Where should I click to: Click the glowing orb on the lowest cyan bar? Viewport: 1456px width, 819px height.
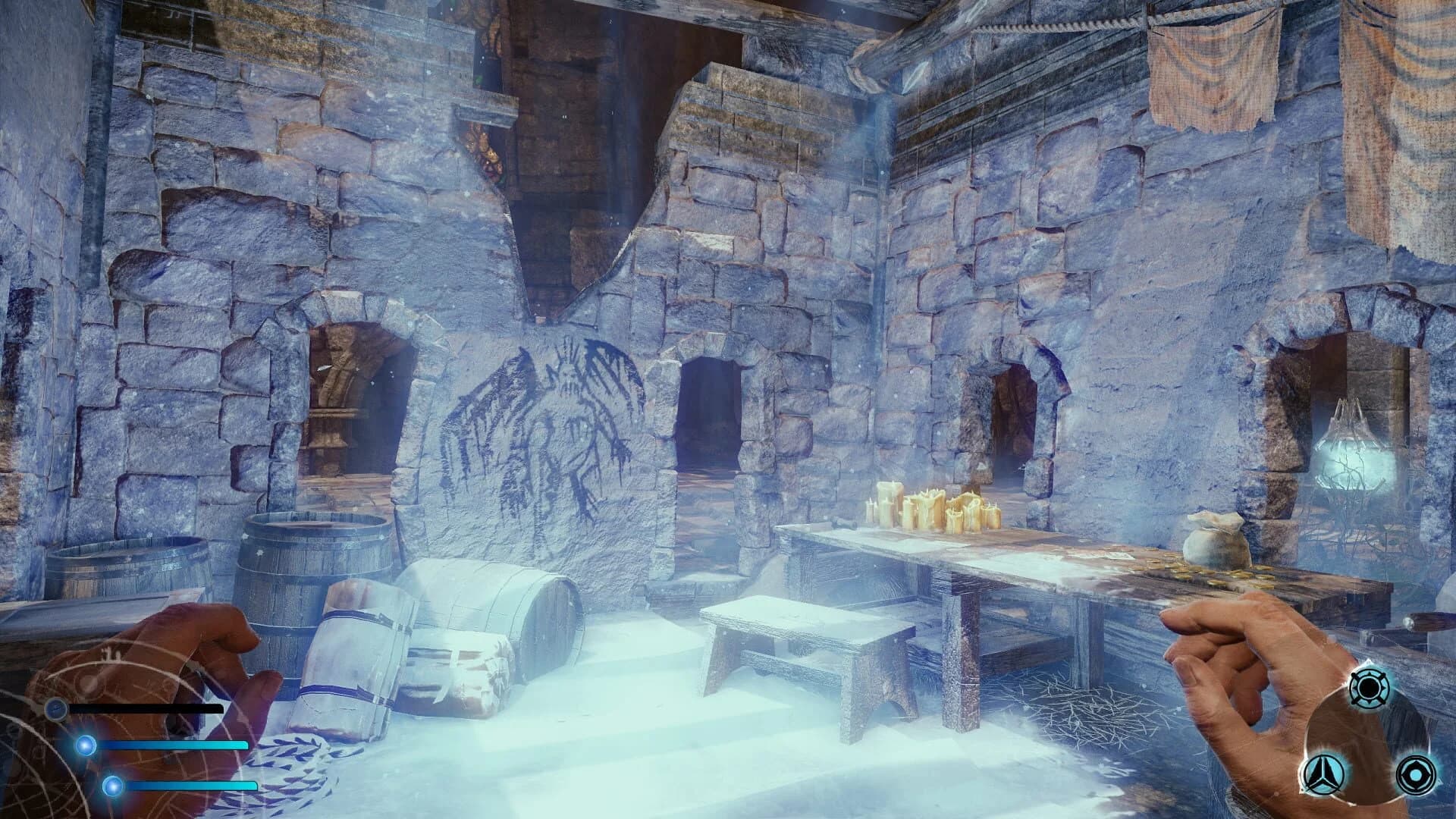click(112, 786)
